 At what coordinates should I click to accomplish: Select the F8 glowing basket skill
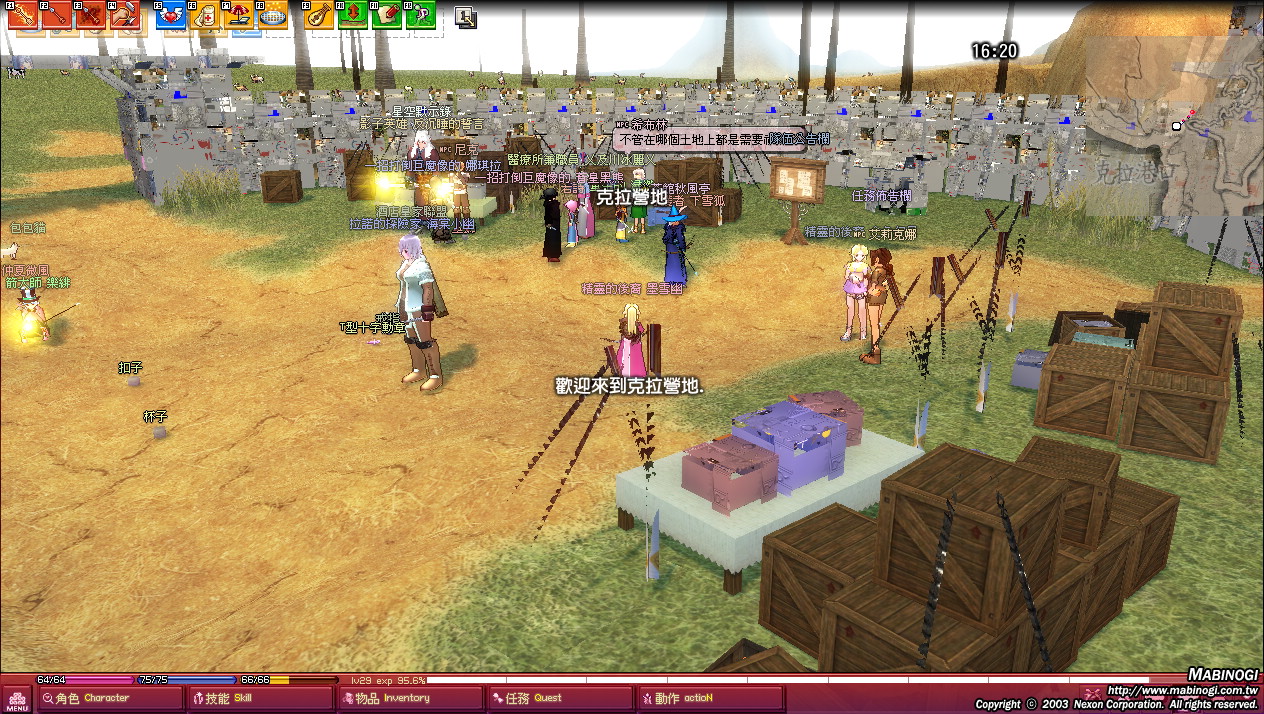(274, 15)
